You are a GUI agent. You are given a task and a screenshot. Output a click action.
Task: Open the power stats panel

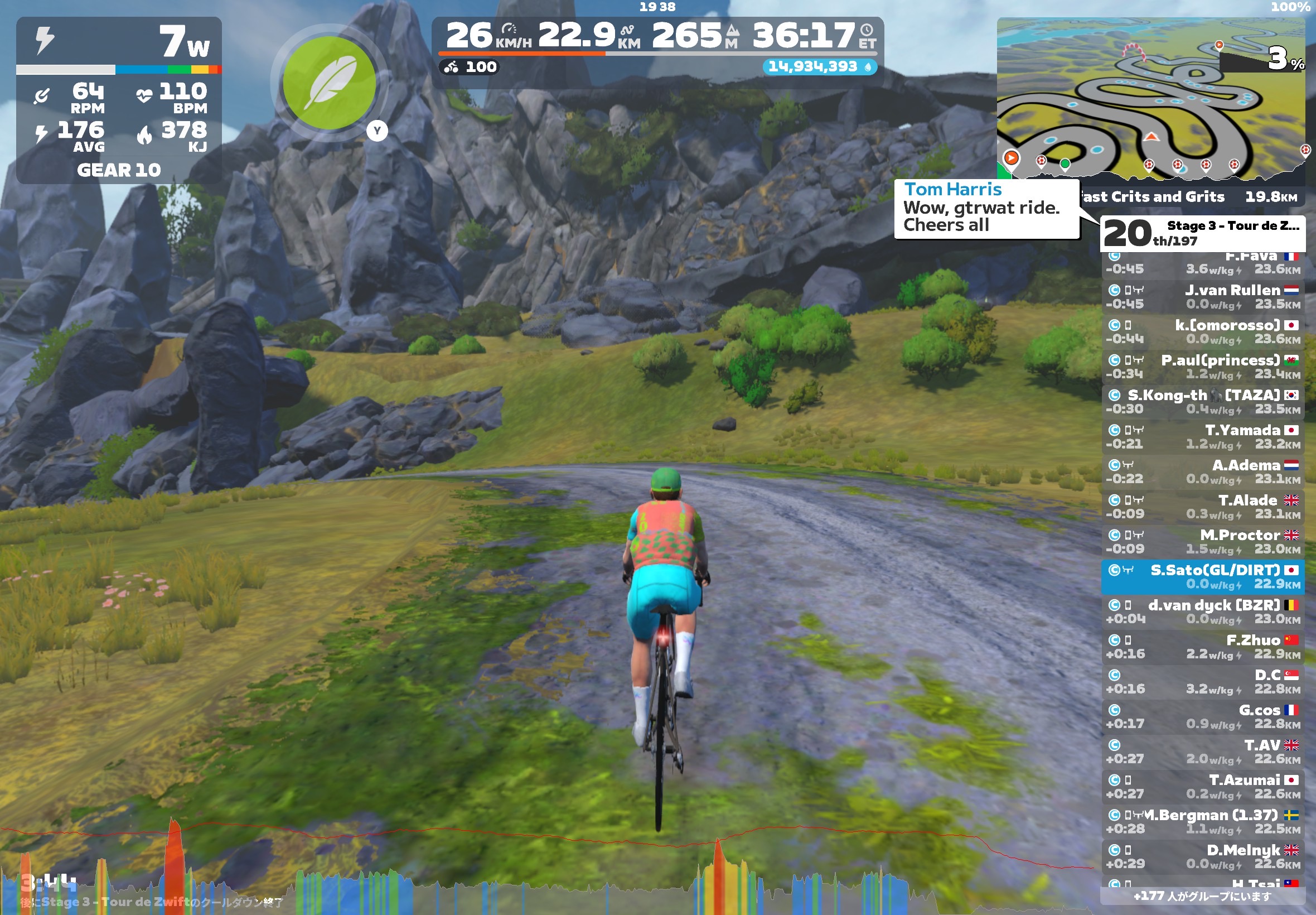[119, 100]
